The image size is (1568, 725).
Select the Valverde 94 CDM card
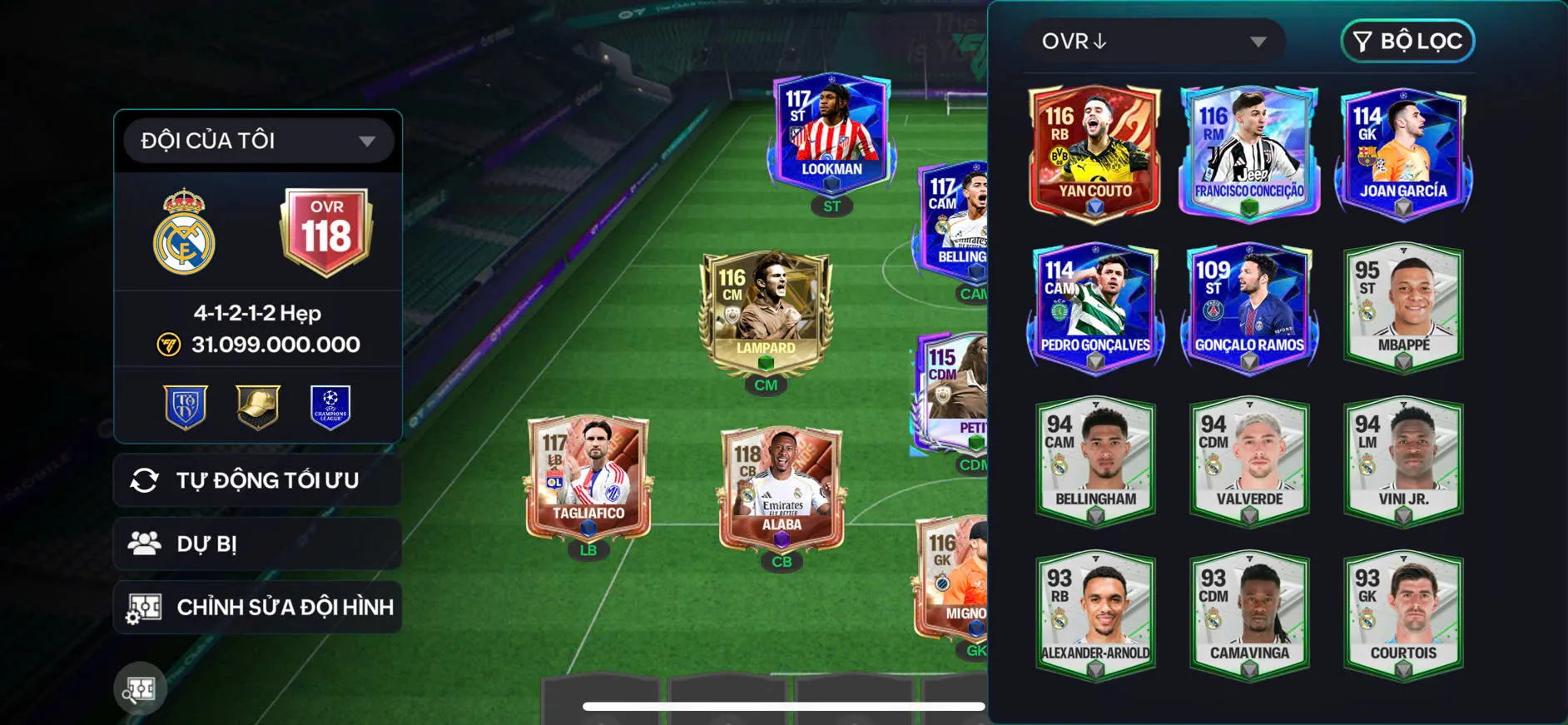coord(1249,462)
